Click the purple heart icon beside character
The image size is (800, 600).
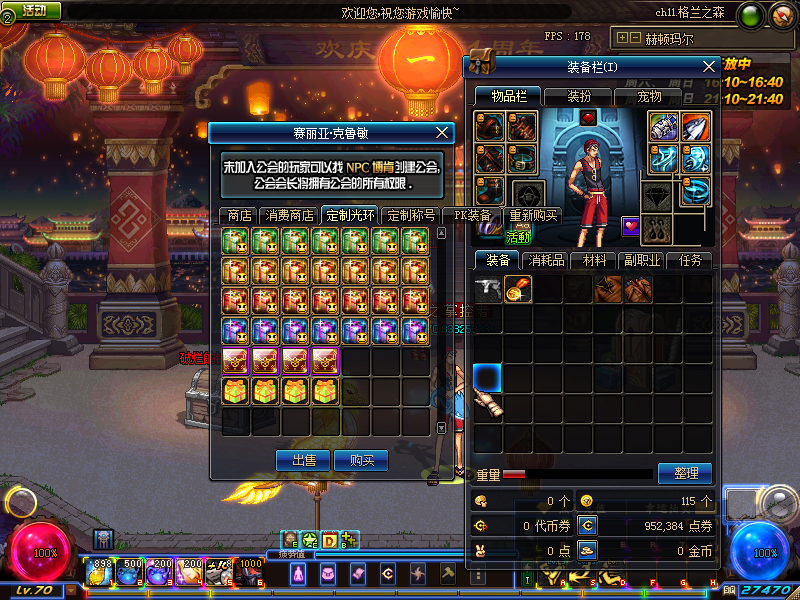click(x=631, y=226)
